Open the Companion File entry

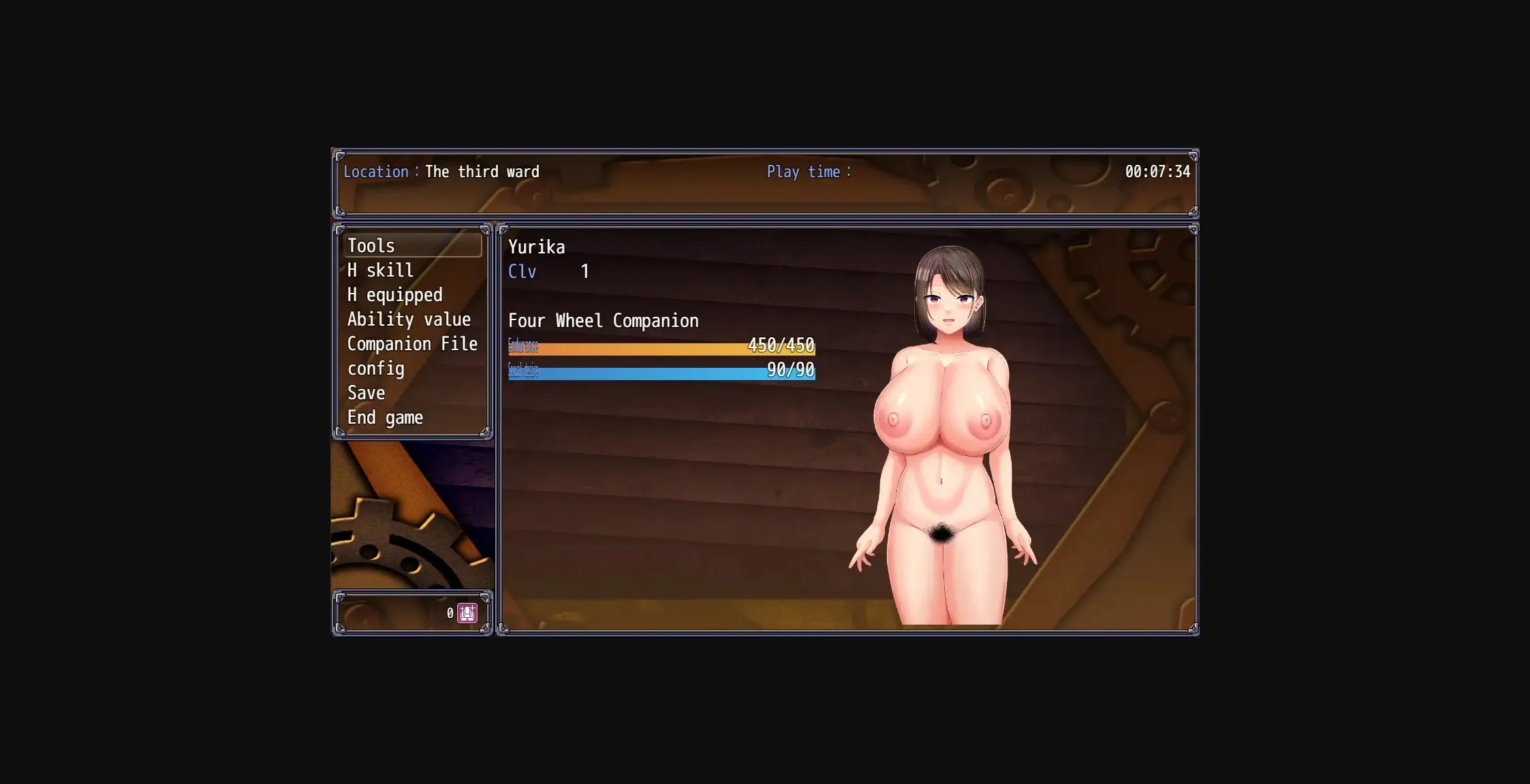point(413,343)
